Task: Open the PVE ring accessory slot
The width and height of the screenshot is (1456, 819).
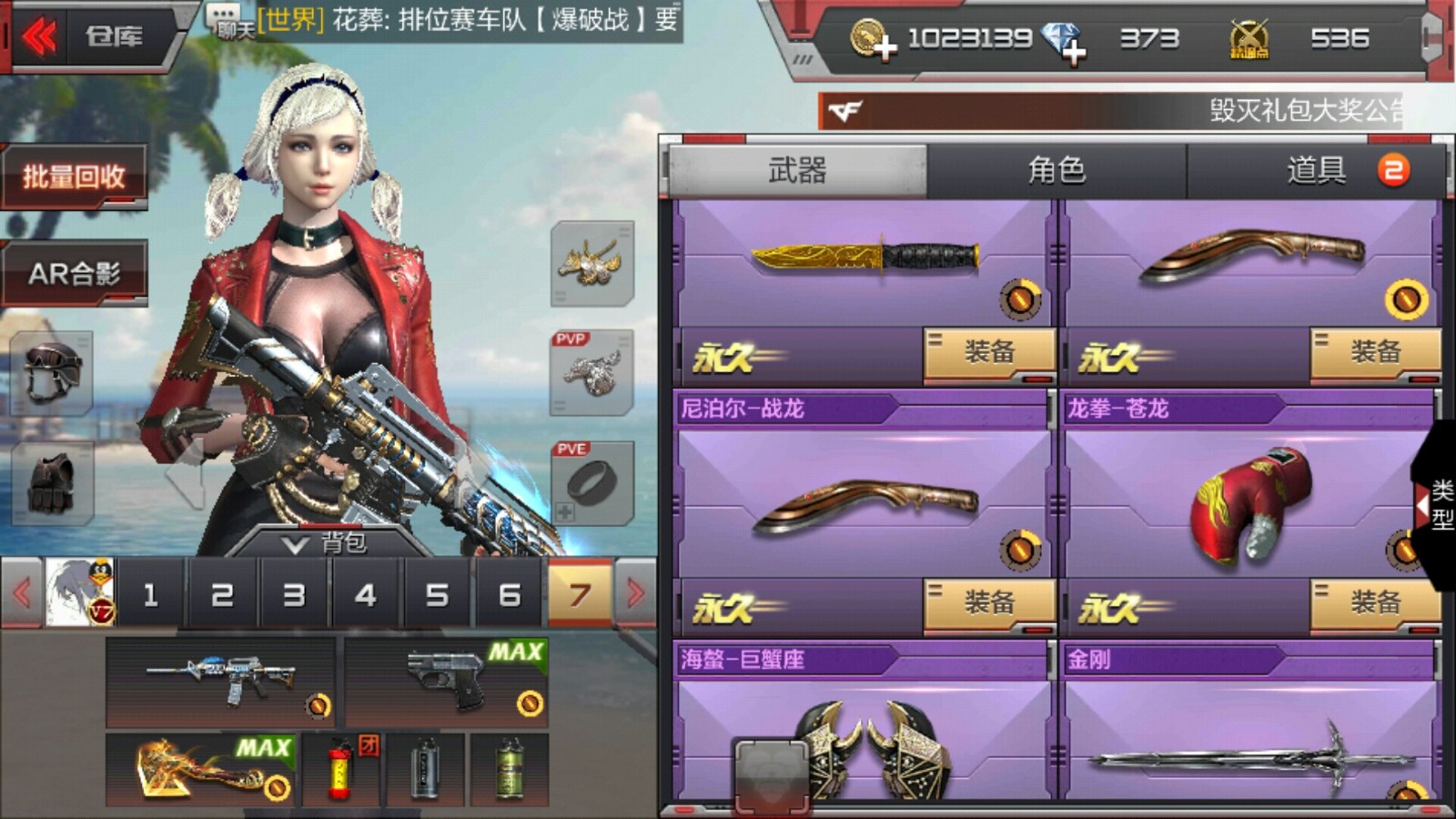Action: 592,483
